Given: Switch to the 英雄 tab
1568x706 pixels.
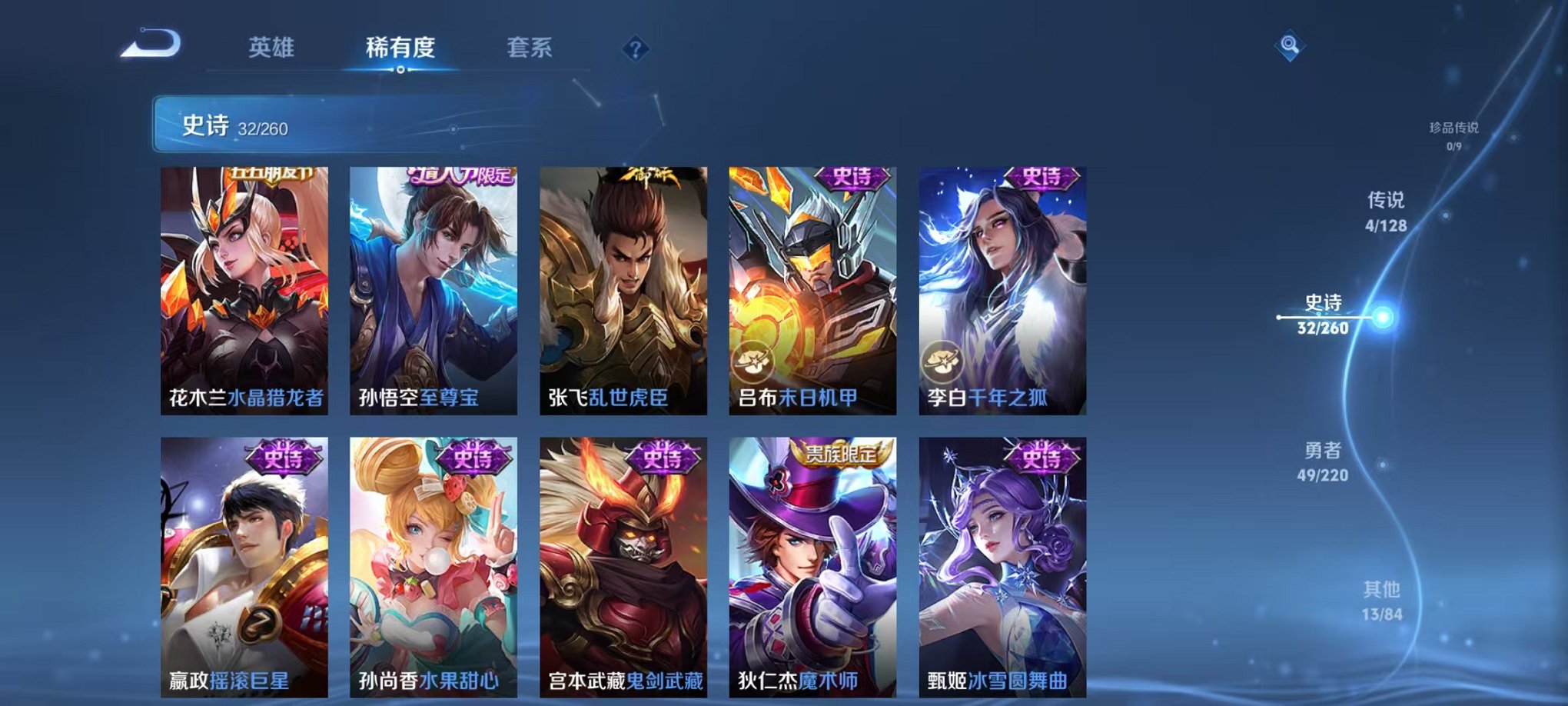Looking at the screenshot, I should tap(273, 48).
